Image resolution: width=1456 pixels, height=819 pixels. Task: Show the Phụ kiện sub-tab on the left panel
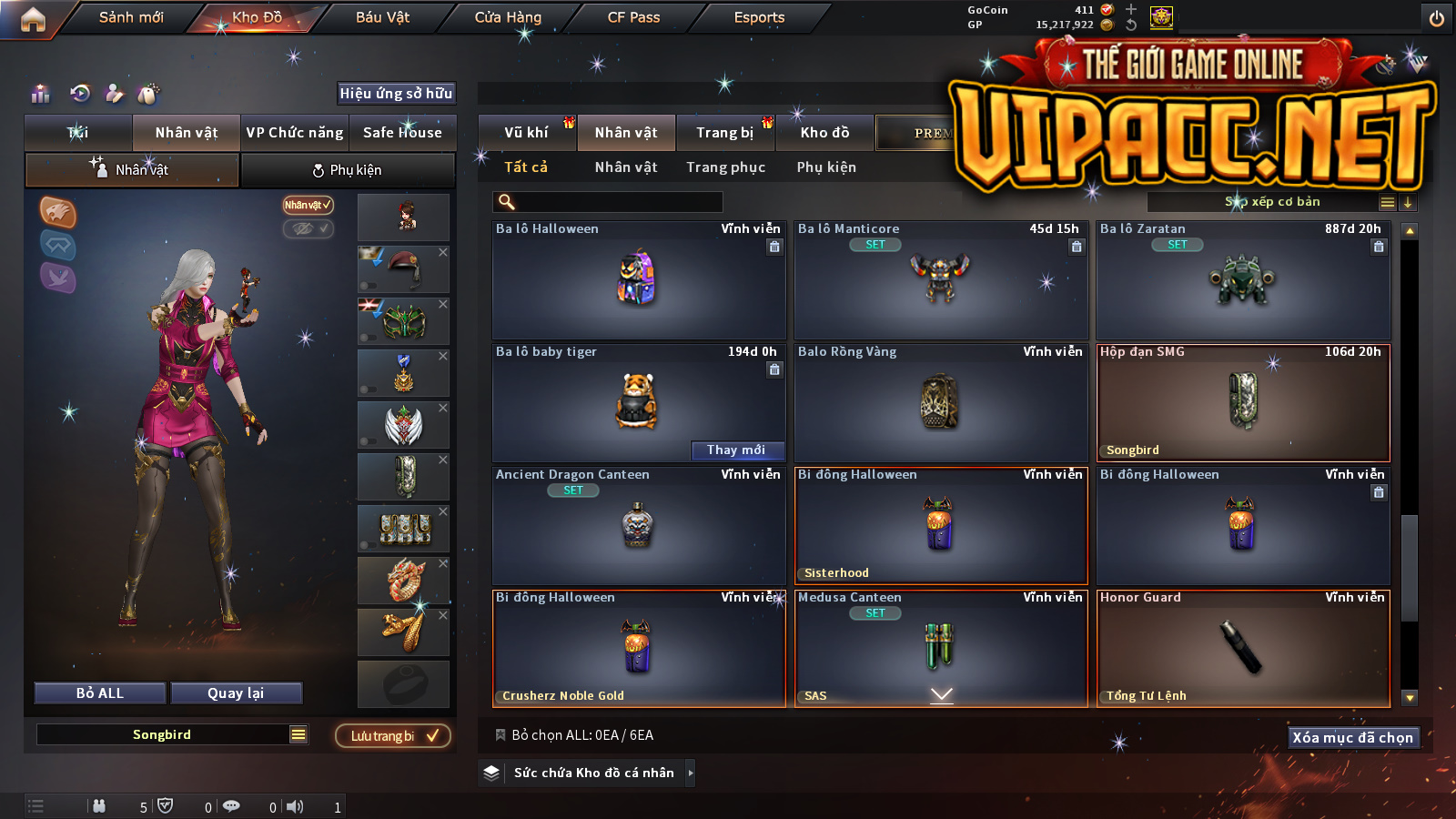(347, 170)
